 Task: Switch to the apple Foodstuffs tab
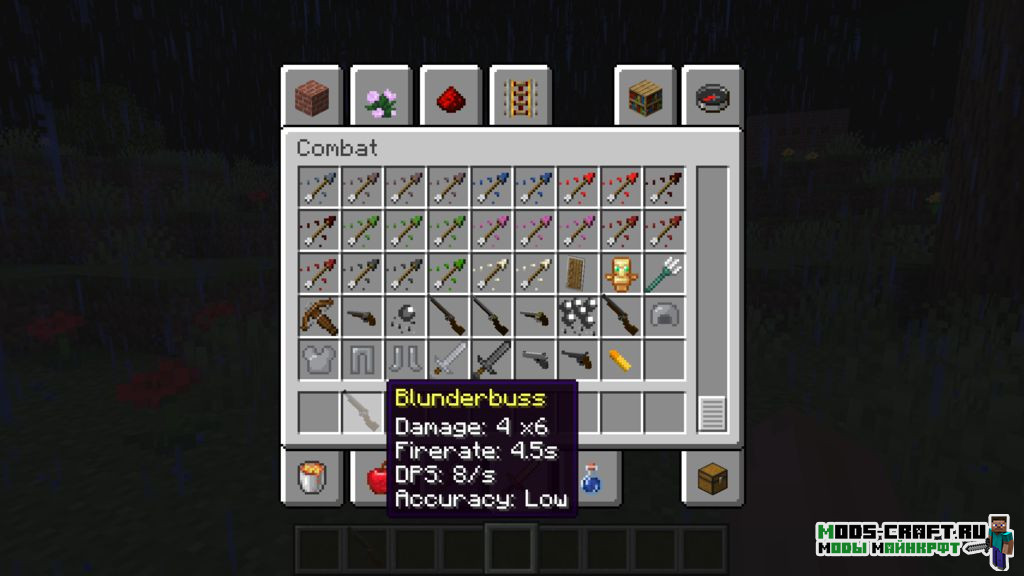(377, 478)
